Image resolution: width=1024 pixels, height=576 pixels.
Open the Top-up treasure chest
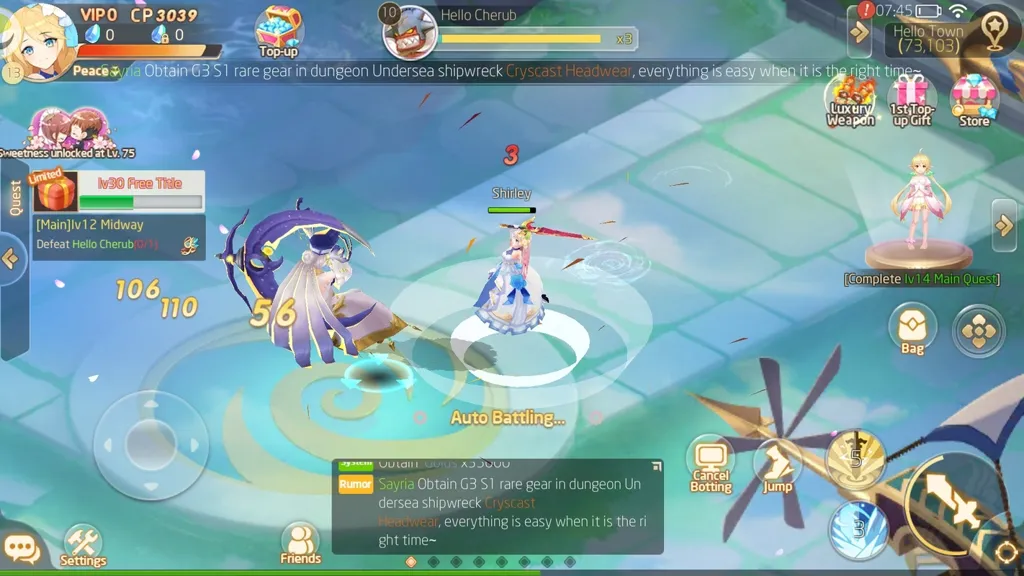click(278, 30)
